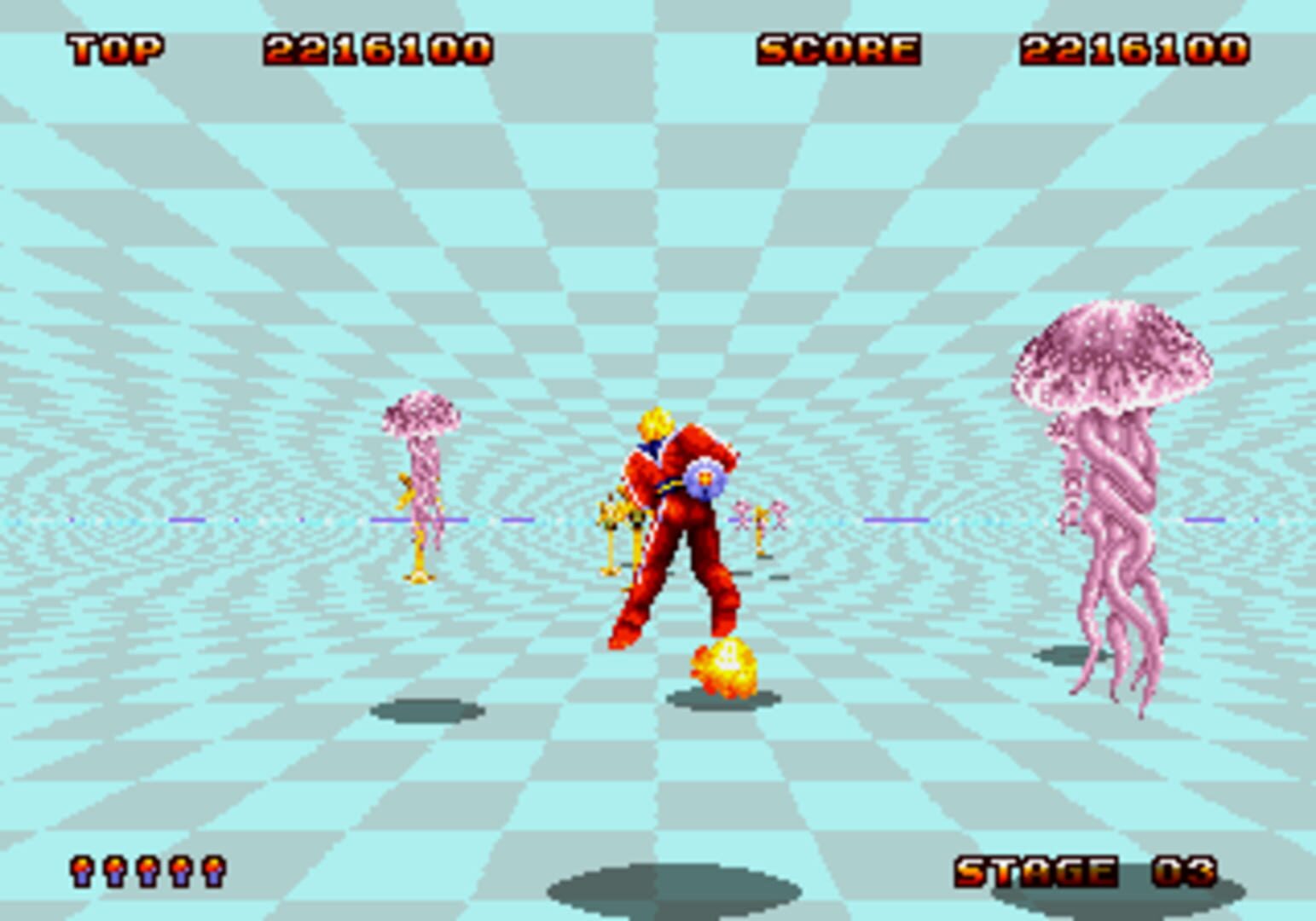Click the fourth life icon in the lives row
The height and width of the screenshot is (921, 1316).
[179, 871]
